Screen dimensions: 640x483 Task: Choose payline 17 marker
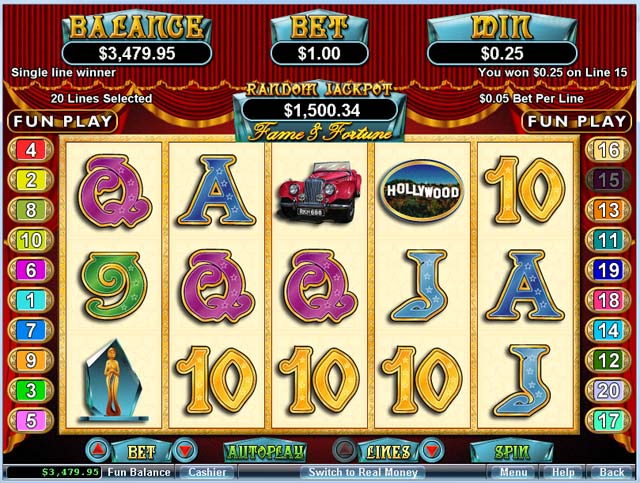coord(607,420)
